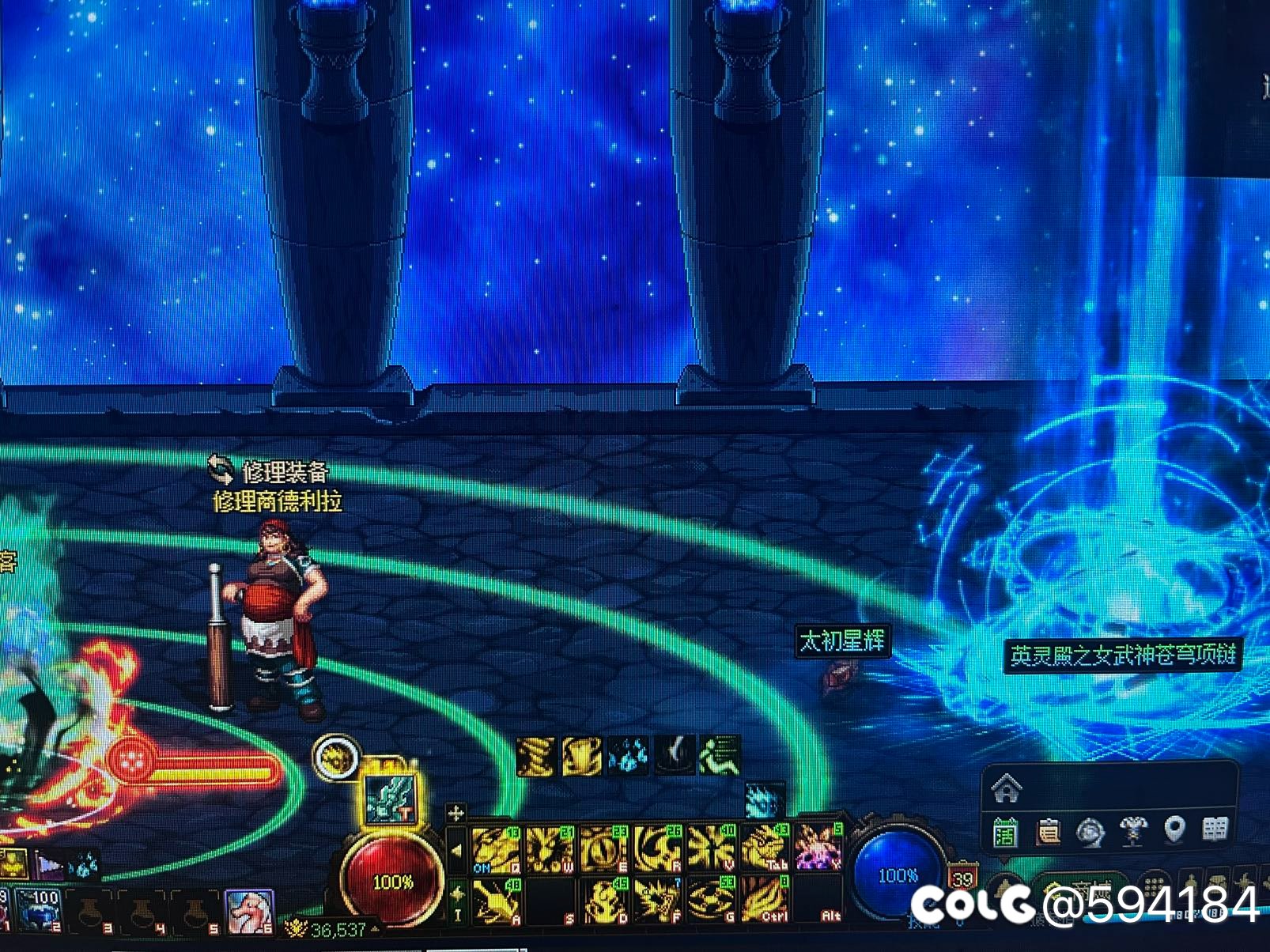Trigger the pink creature skill in the top skill row

click(818, 848)
